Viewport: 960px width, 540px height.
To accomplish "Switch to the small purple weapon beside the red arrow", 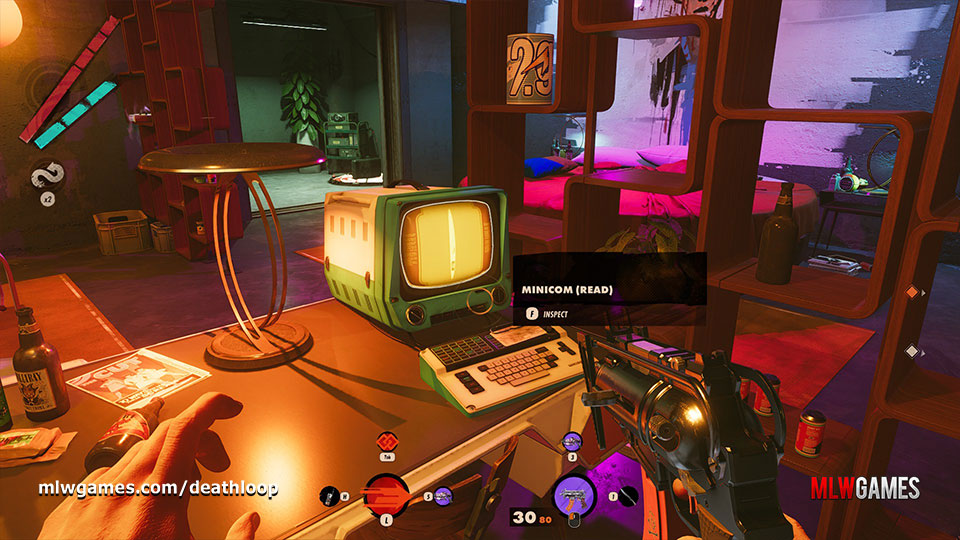I will pyautogui.click(x=443, y=494).
